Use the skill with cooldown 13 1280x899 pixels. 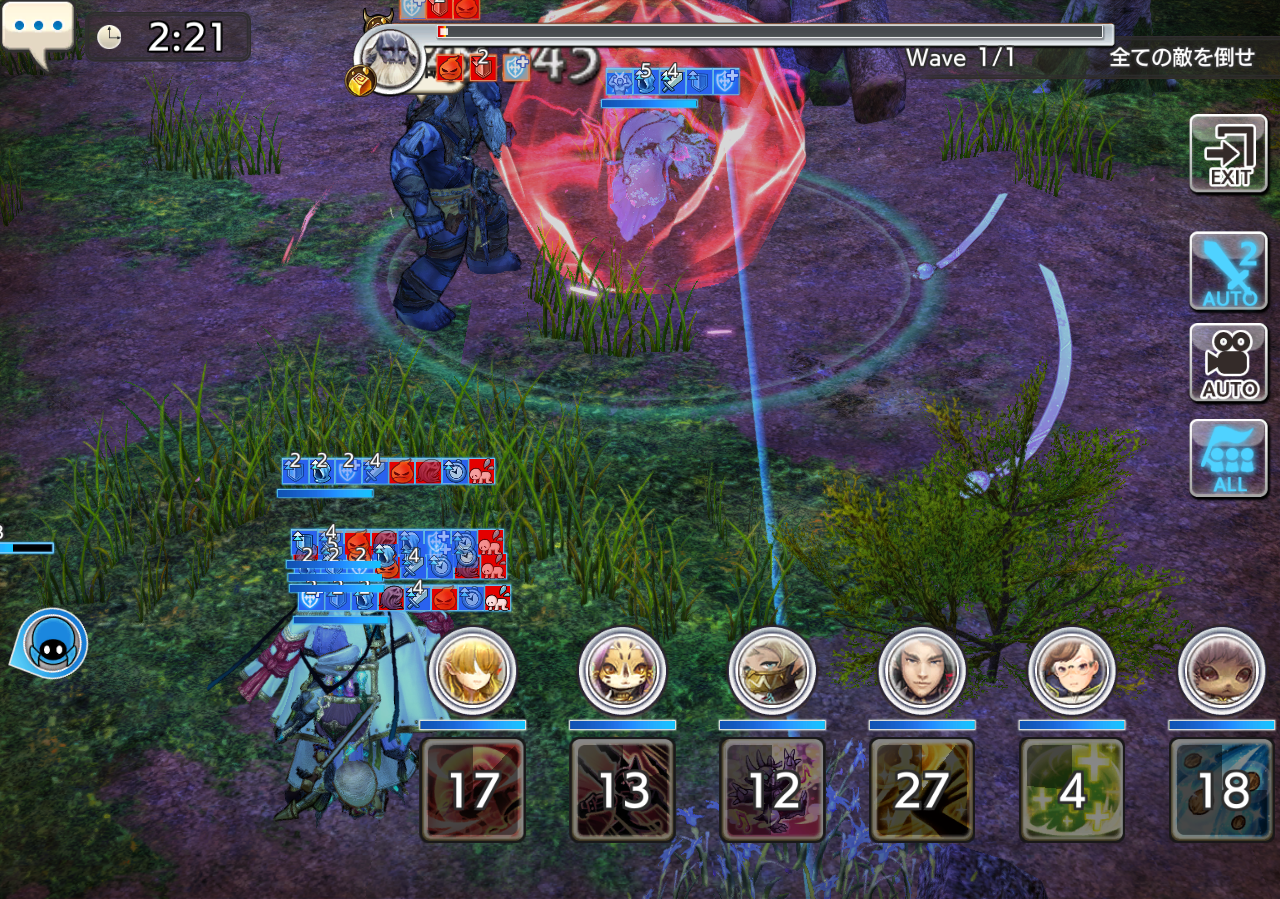[622, 789]
